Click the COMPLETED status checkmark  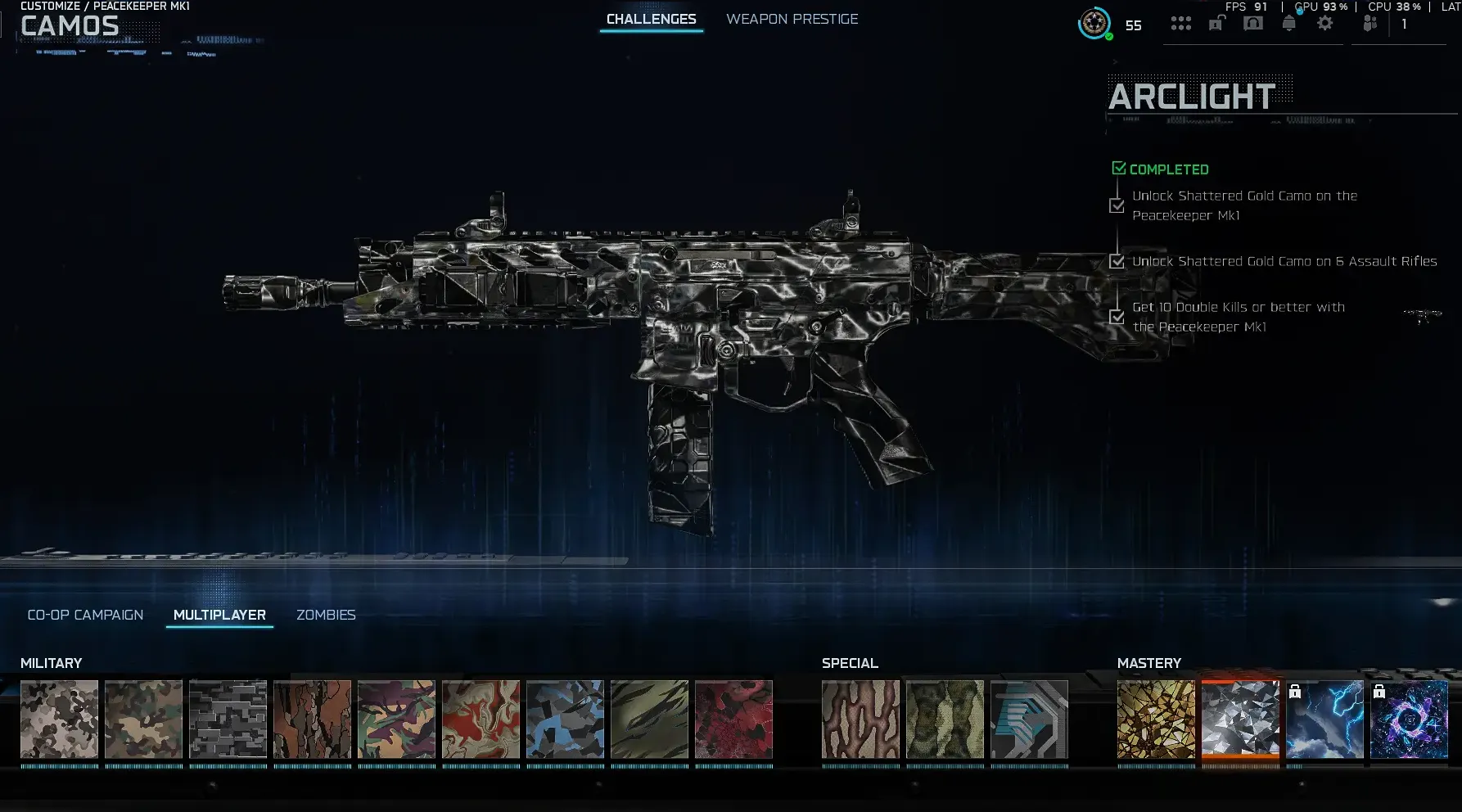tap(1119, 167)
